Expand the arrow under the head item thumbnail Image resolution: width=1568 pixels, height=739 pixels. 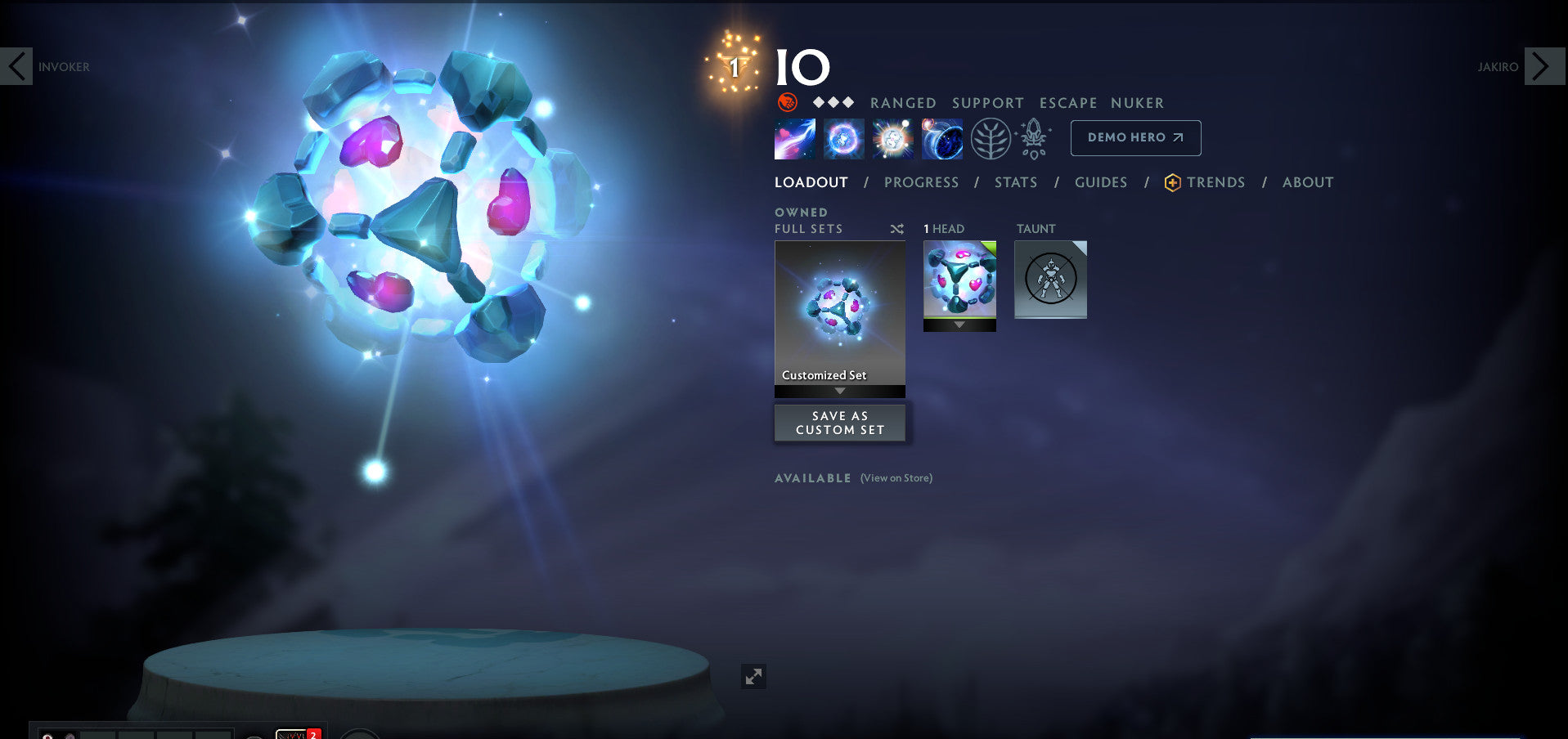959,325
